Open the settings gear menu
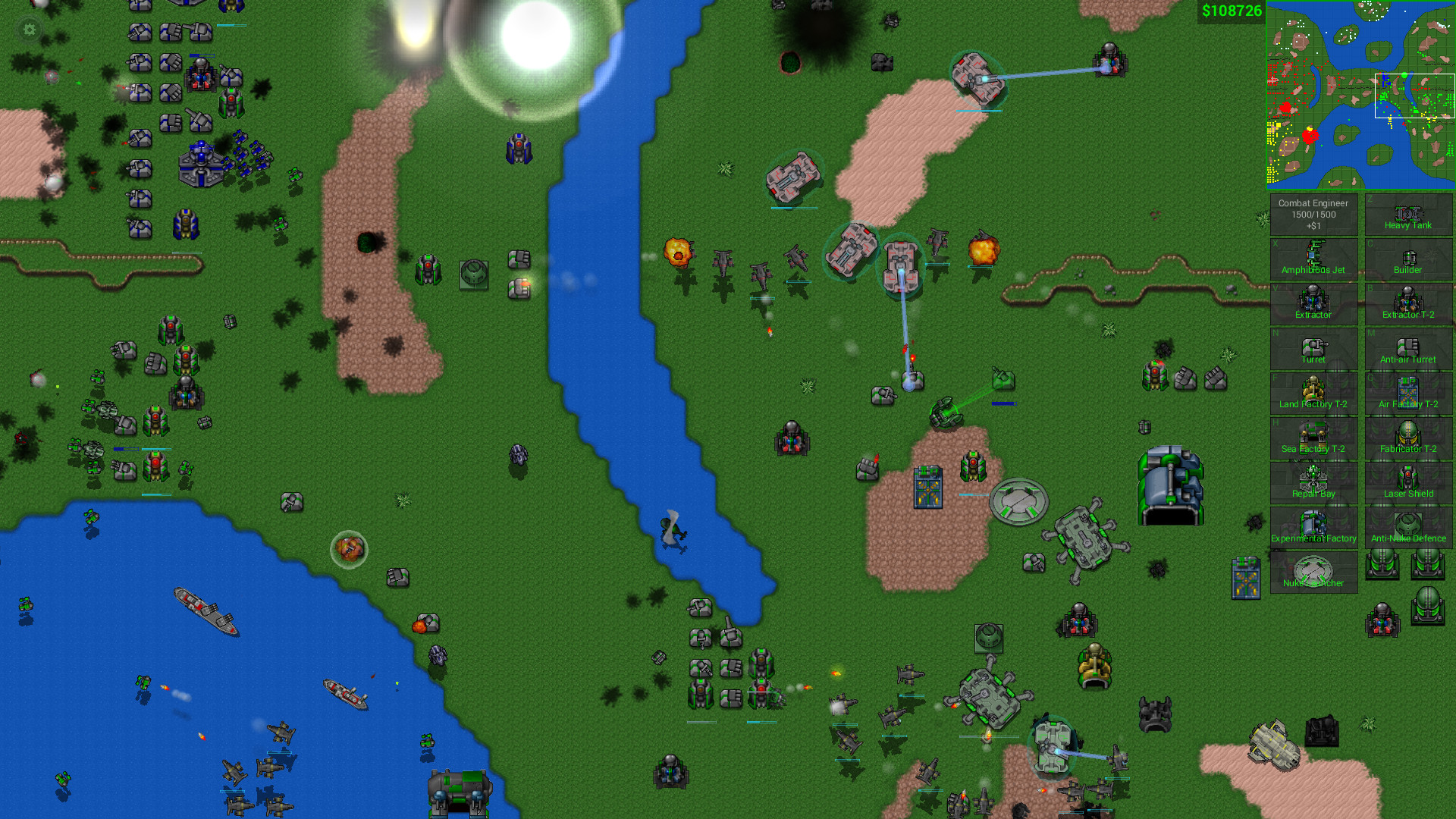Screen dimensions: 1456x819 click(x=28, y=30)
